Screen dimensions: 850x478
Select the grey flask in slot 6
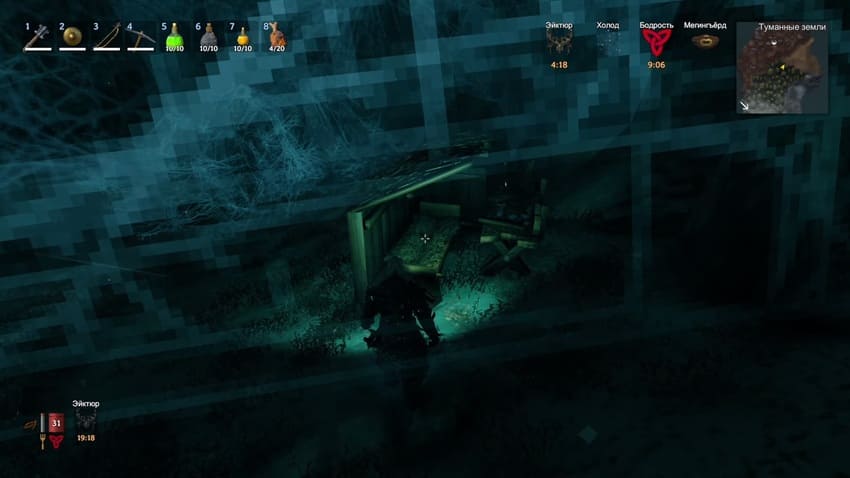(x=208, y=38)
